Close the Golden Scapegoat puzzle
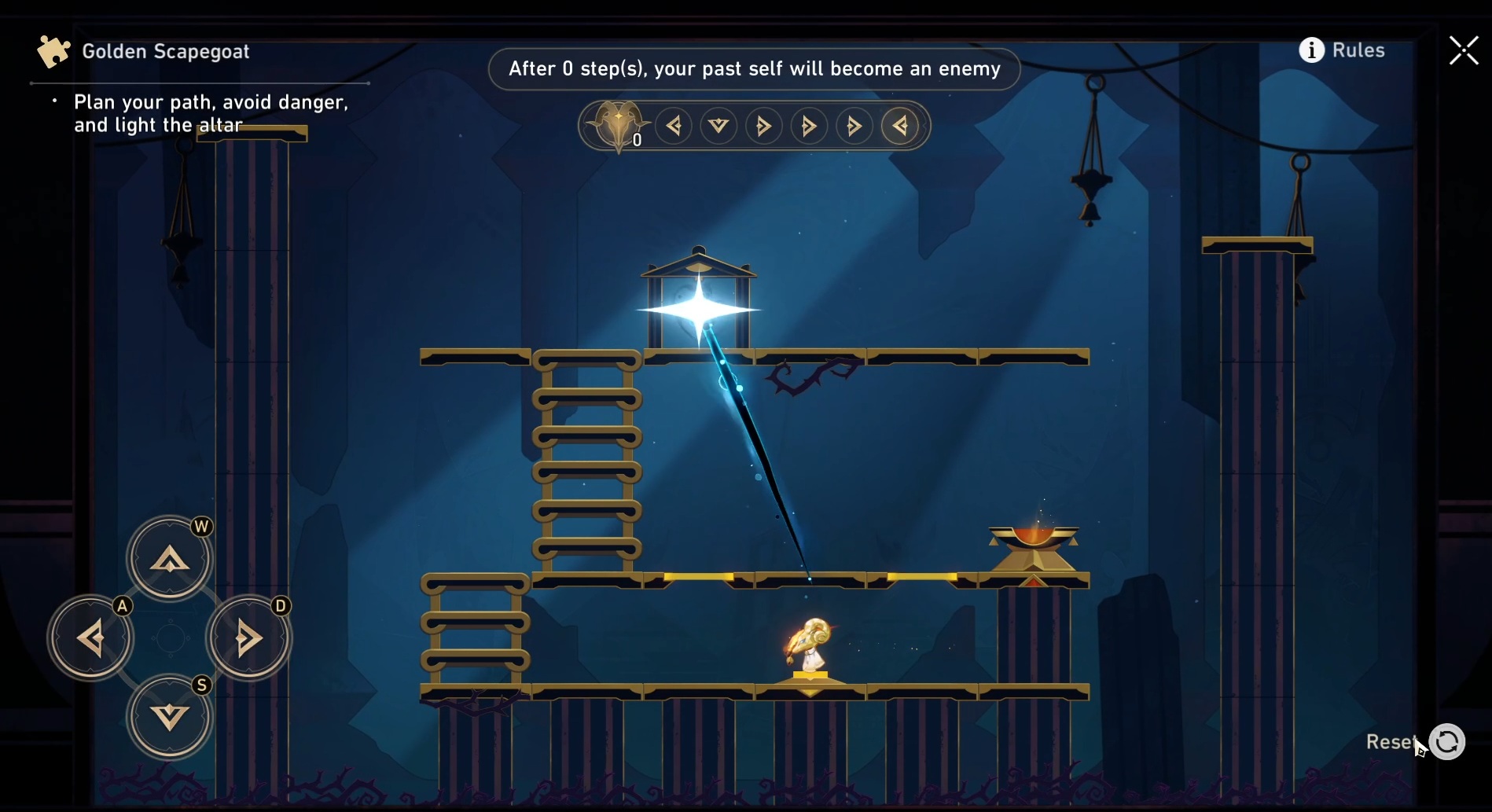The height and width of the screenshot is (812, 1492). pos(1463,51)
